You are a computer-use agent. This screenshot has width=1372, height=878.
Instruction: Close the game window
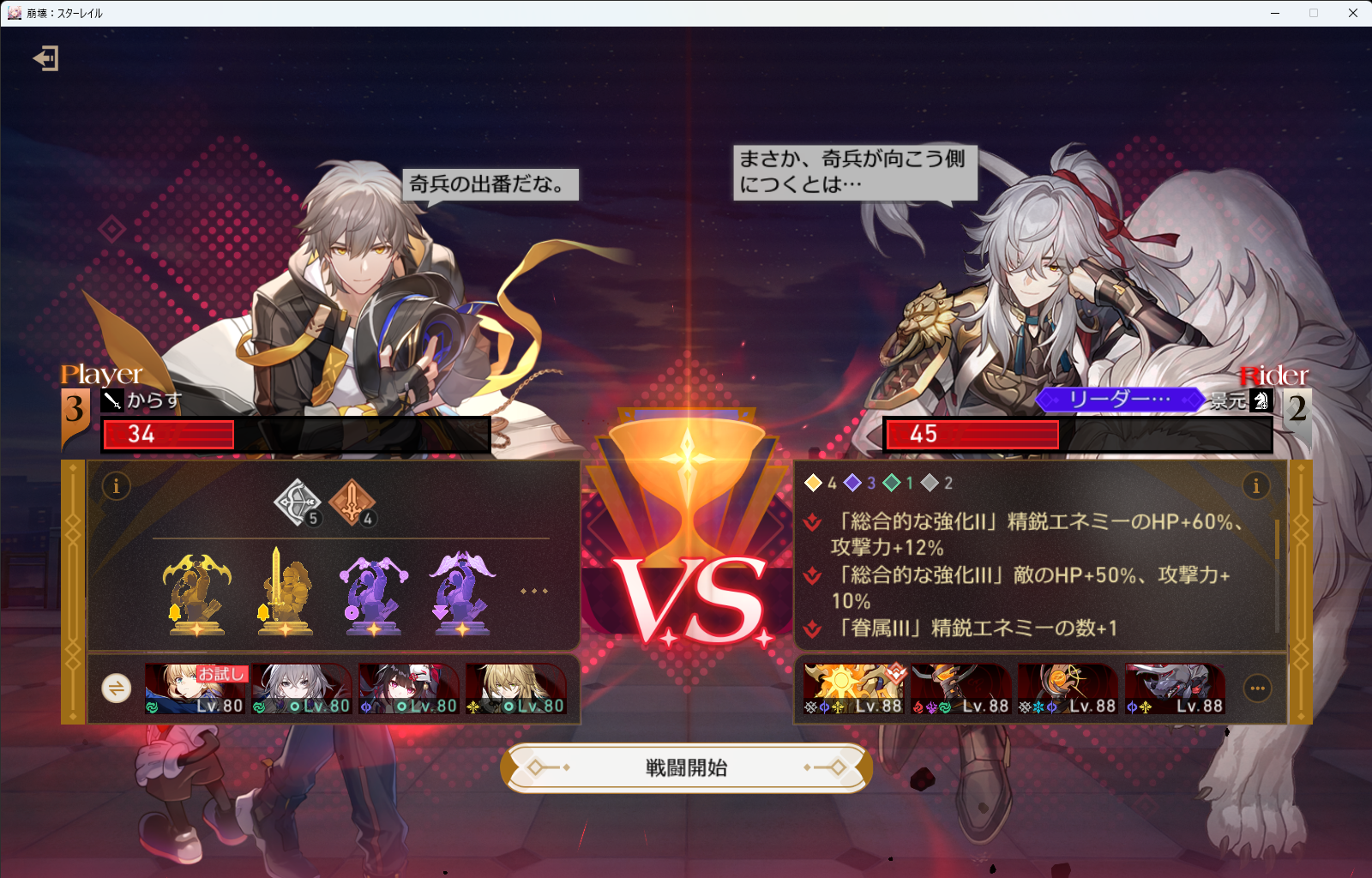pyautogui.click(x=1353, y=13)
